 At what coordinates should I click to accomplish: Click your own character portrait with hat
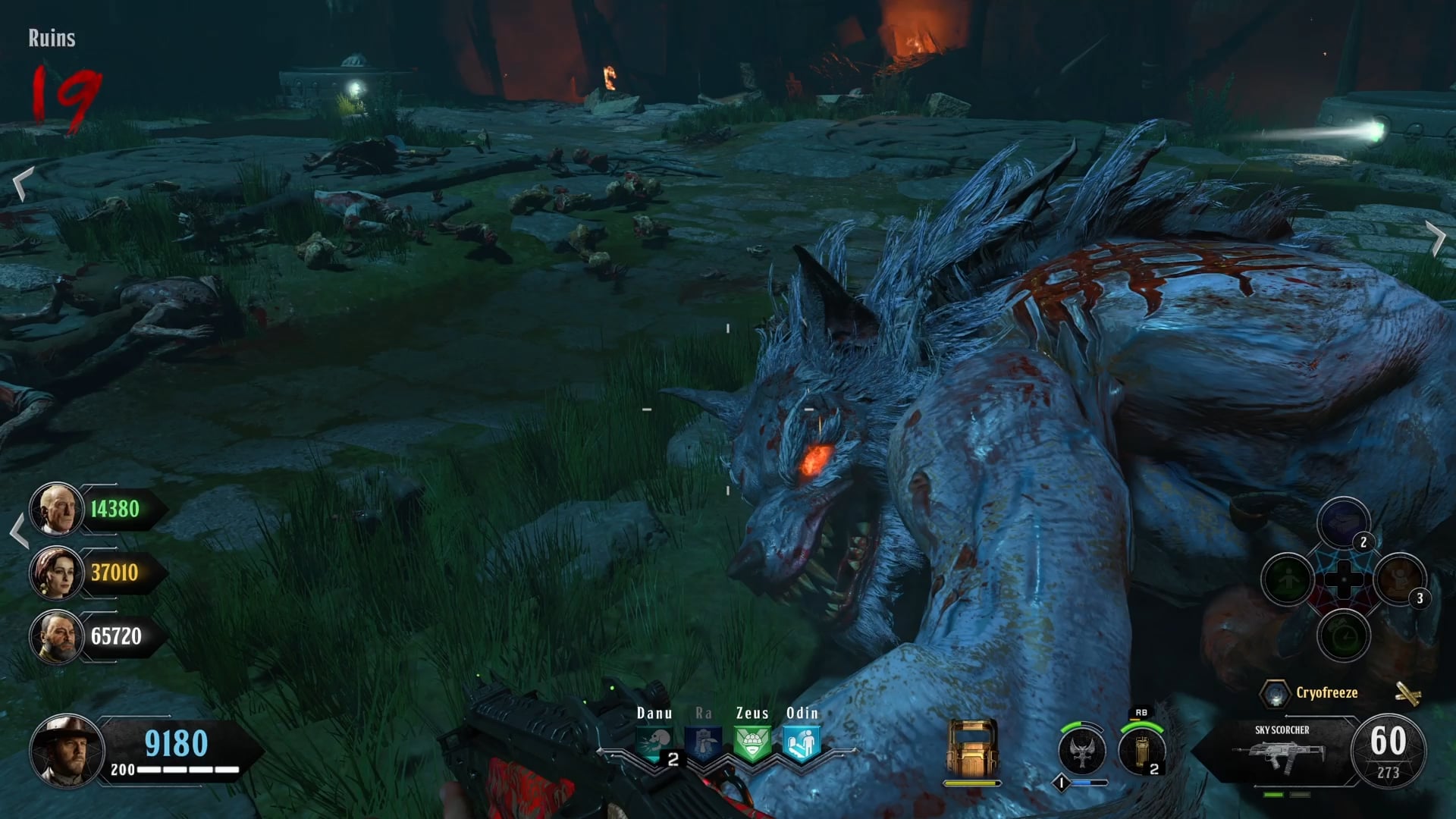click(67, 750)
